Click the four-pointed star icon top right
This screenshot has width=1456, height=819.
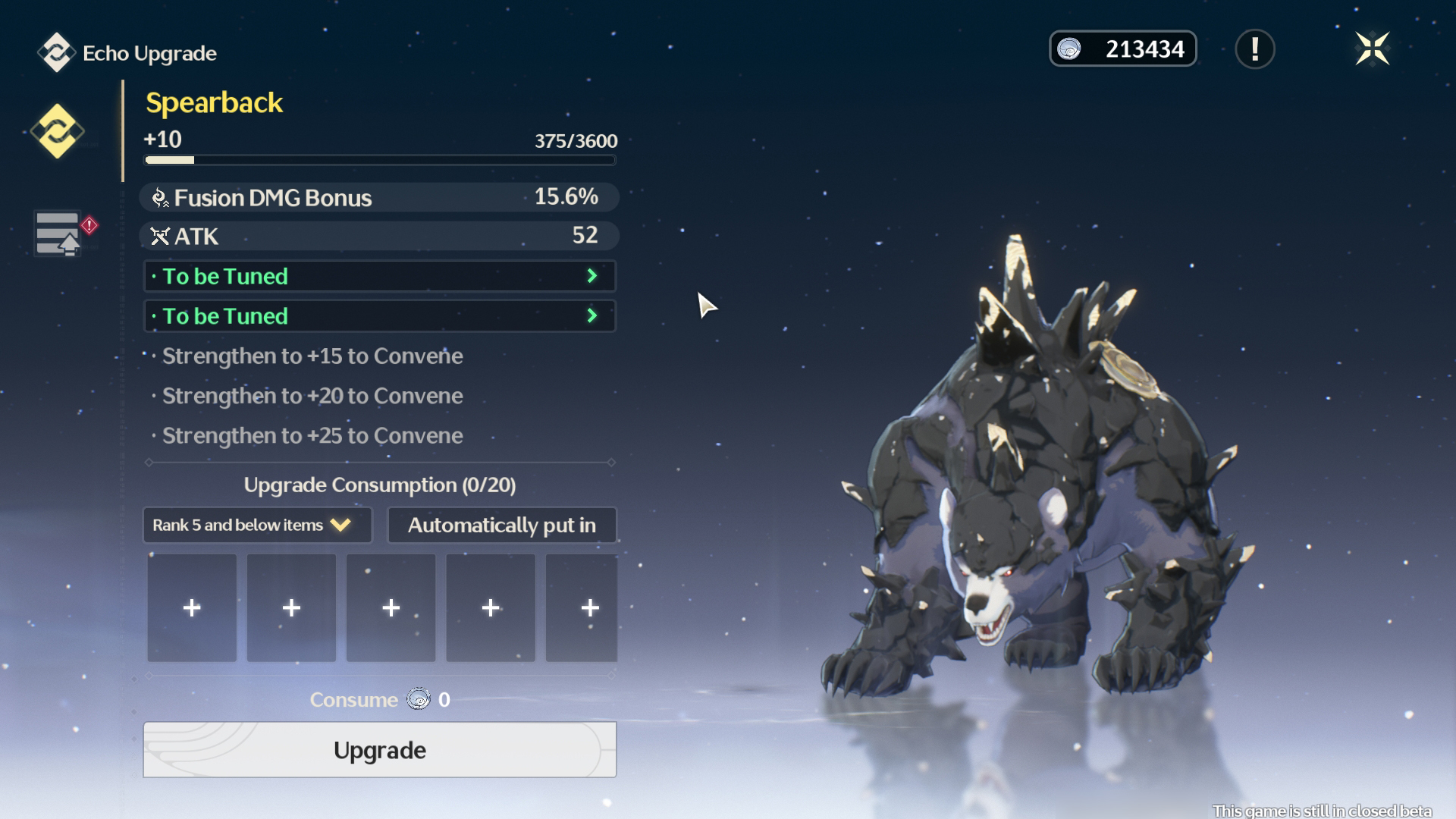point(1374,49)
